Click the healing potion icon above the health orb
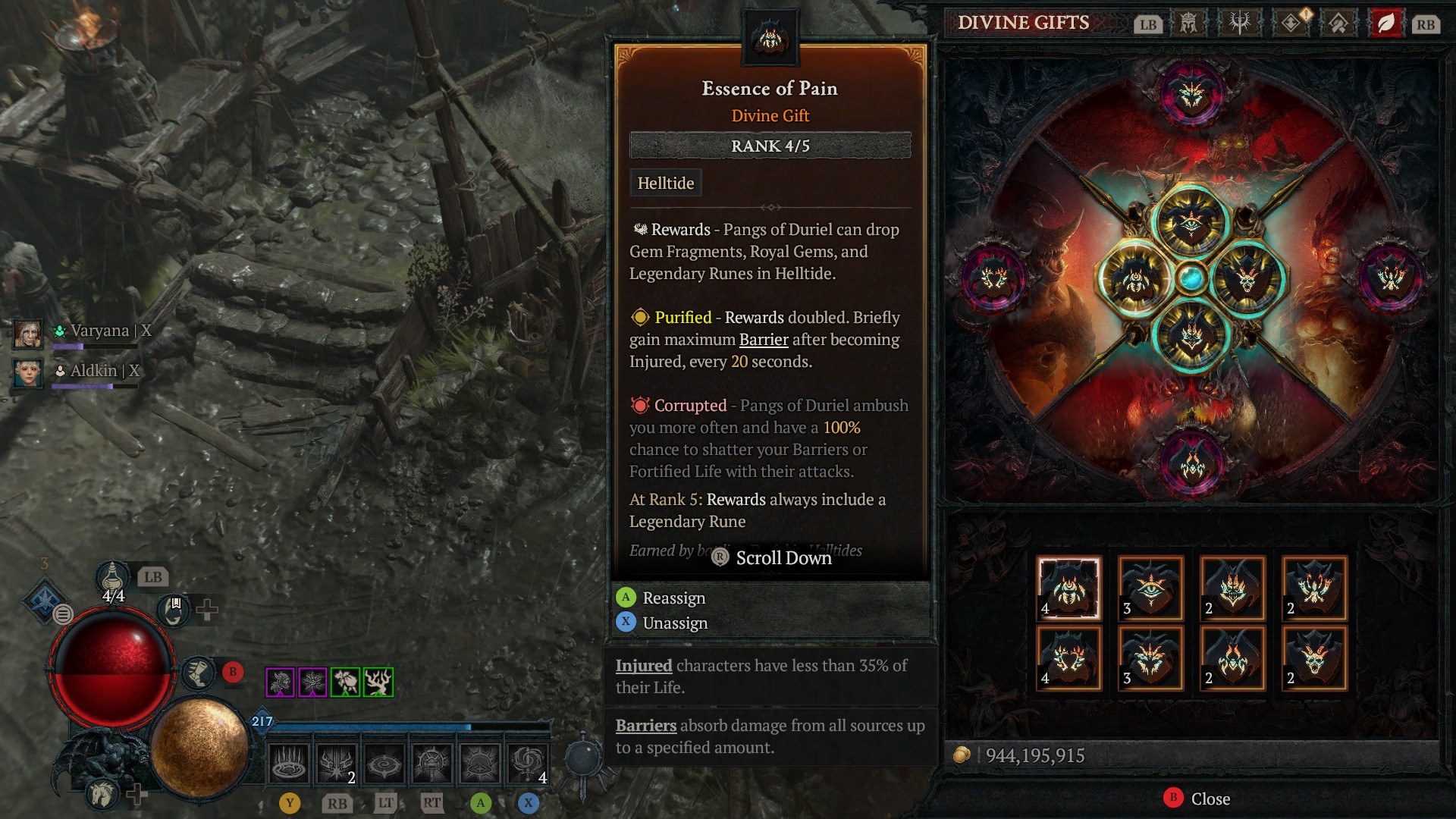Image resolution: width=1456 pixels, height=819 pixels. 111,578
